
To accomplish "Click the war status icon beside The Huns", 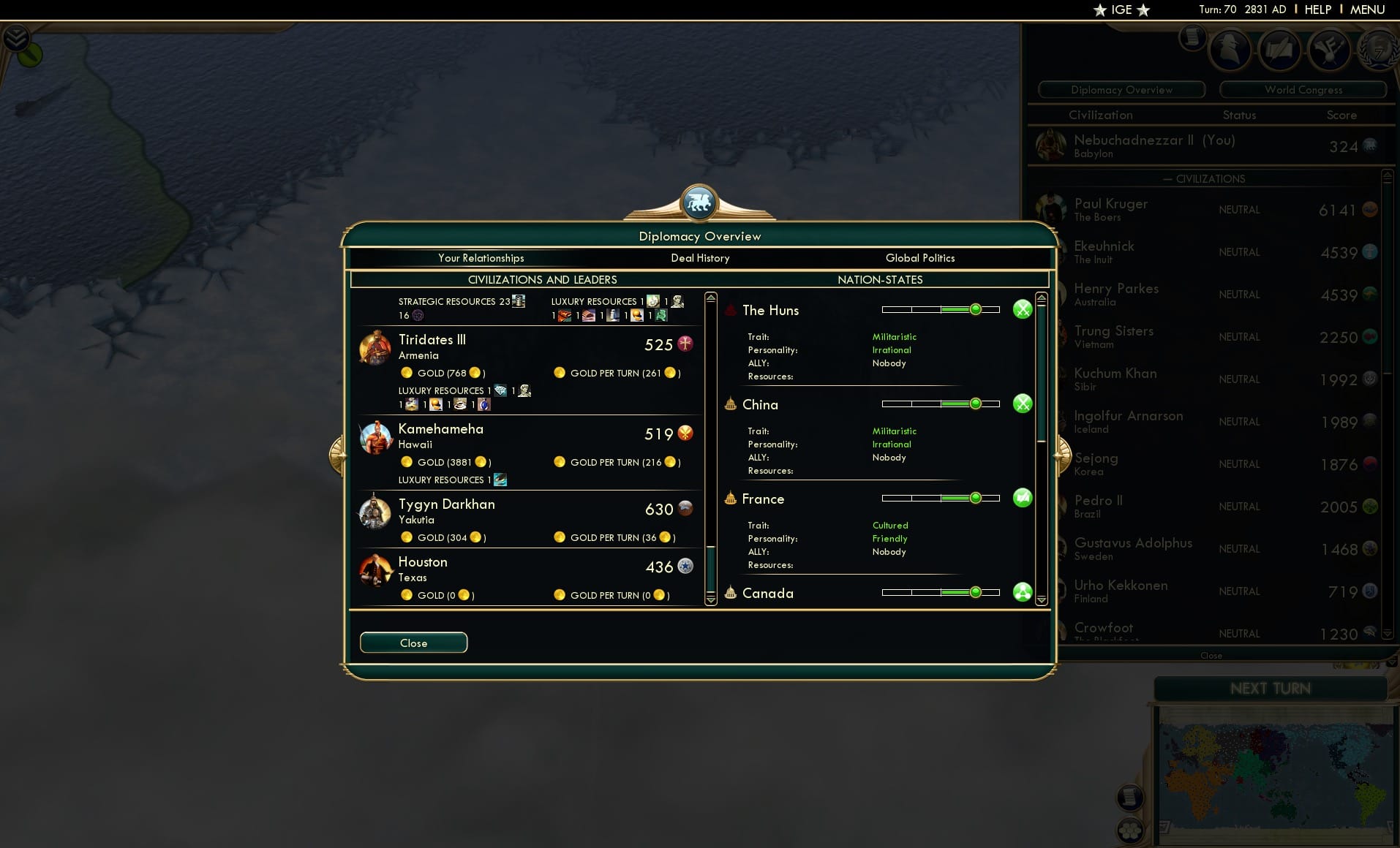I will 1023,309.
